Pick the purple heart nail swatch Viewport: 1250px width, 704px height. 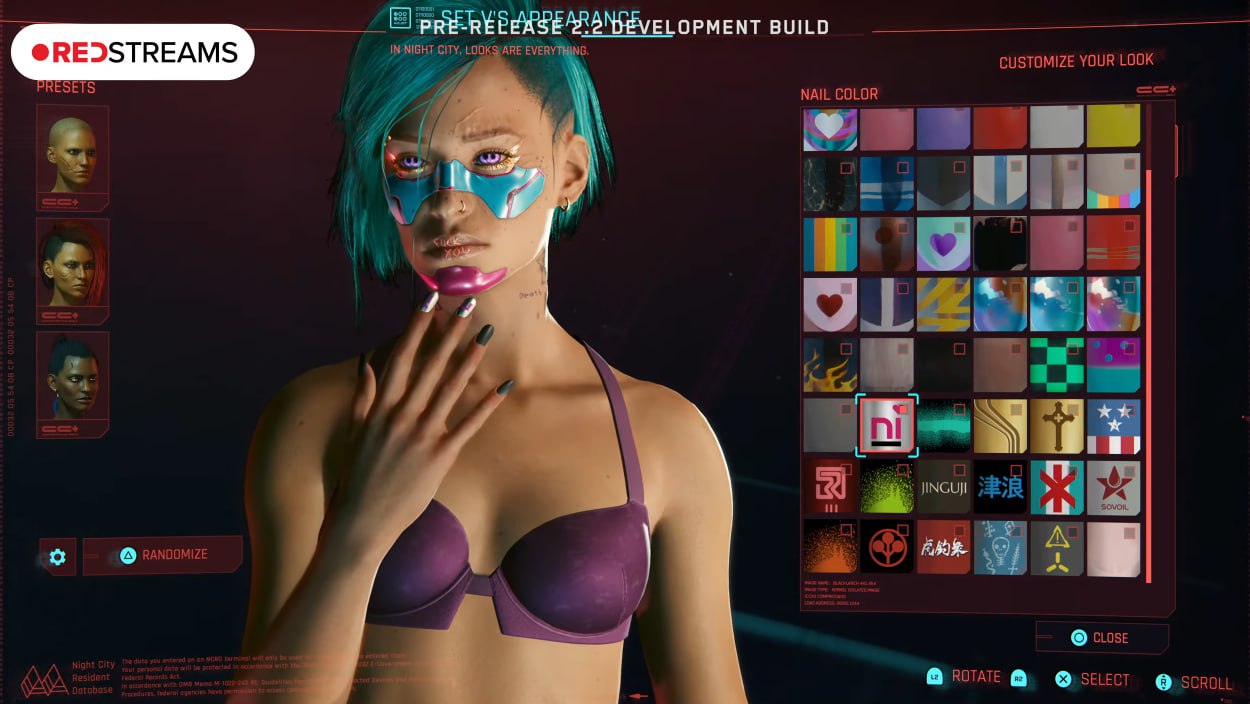(x=943, y=244)
